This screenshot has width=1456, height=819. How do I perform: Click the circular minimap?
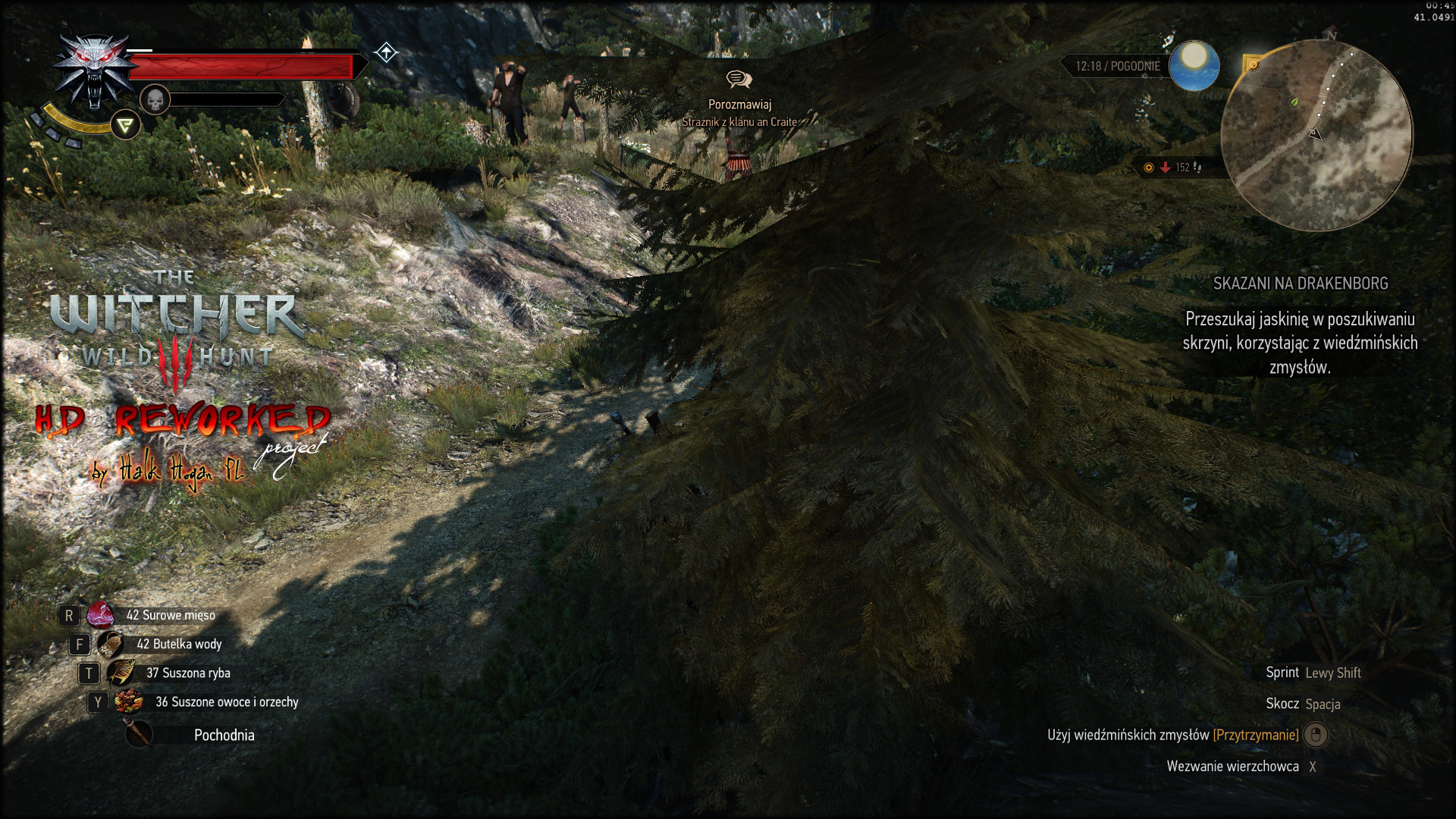tap(1316, 136)
